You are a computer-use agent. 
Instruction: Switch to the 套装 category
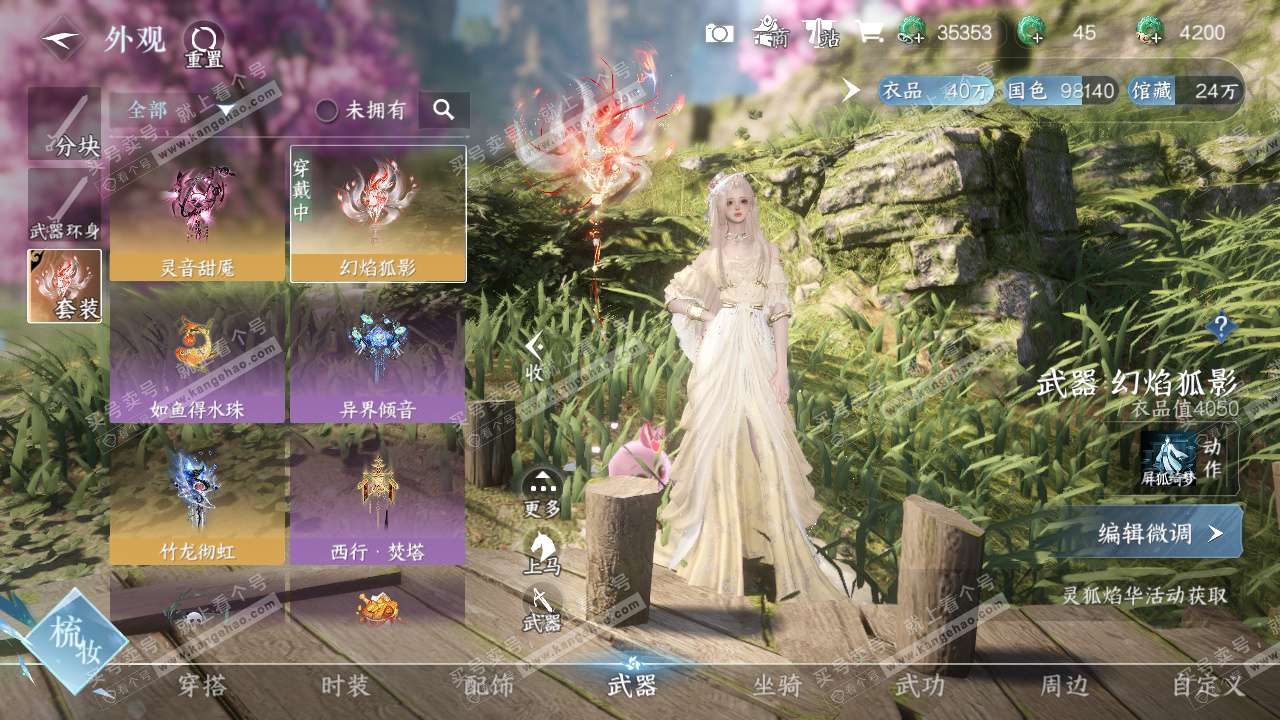64,286
